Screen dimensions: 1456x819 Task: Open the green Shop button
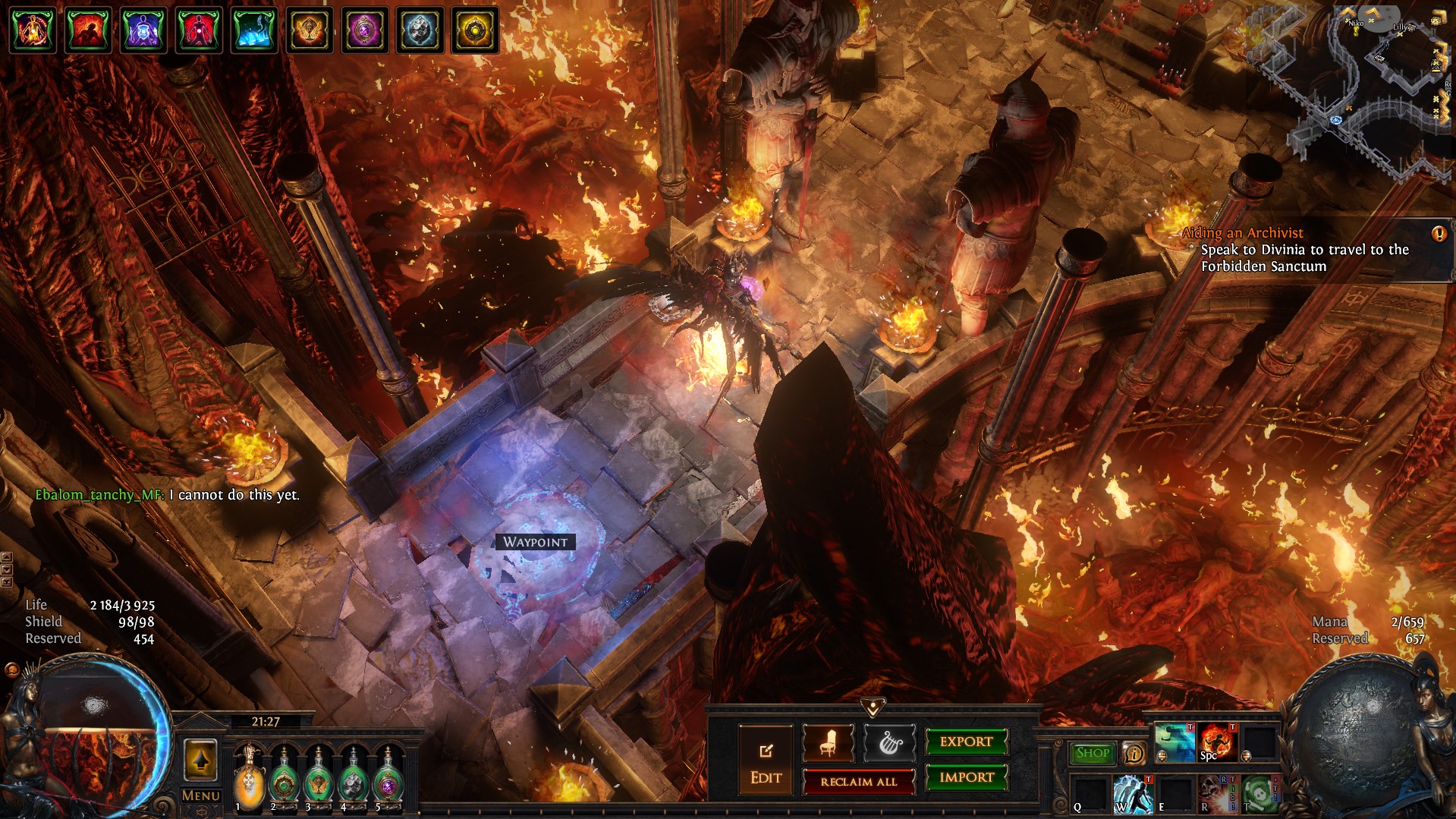click(1092, 753)
